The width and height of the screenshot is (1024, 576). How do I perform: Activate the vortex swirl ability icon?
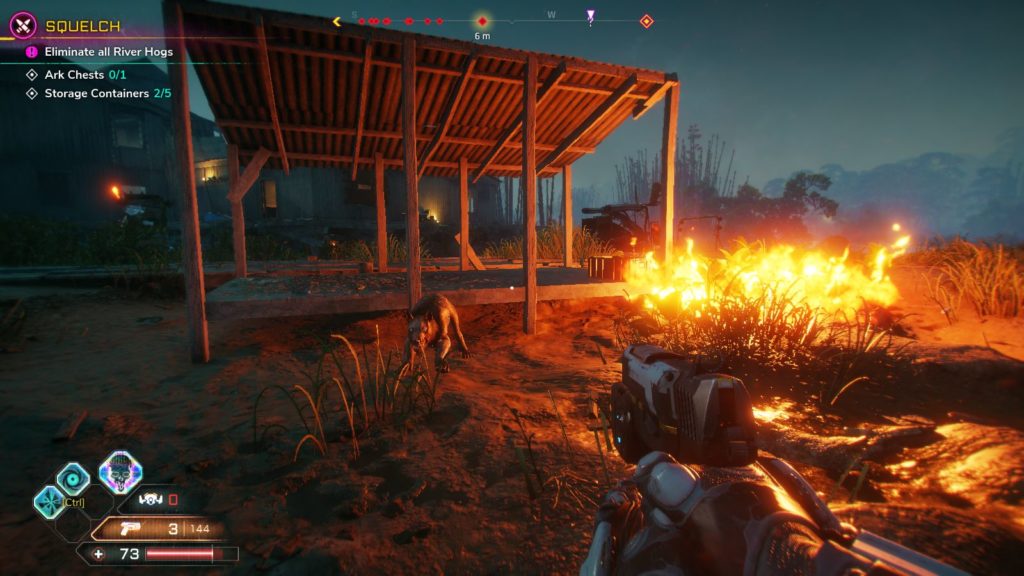(72, 478)
